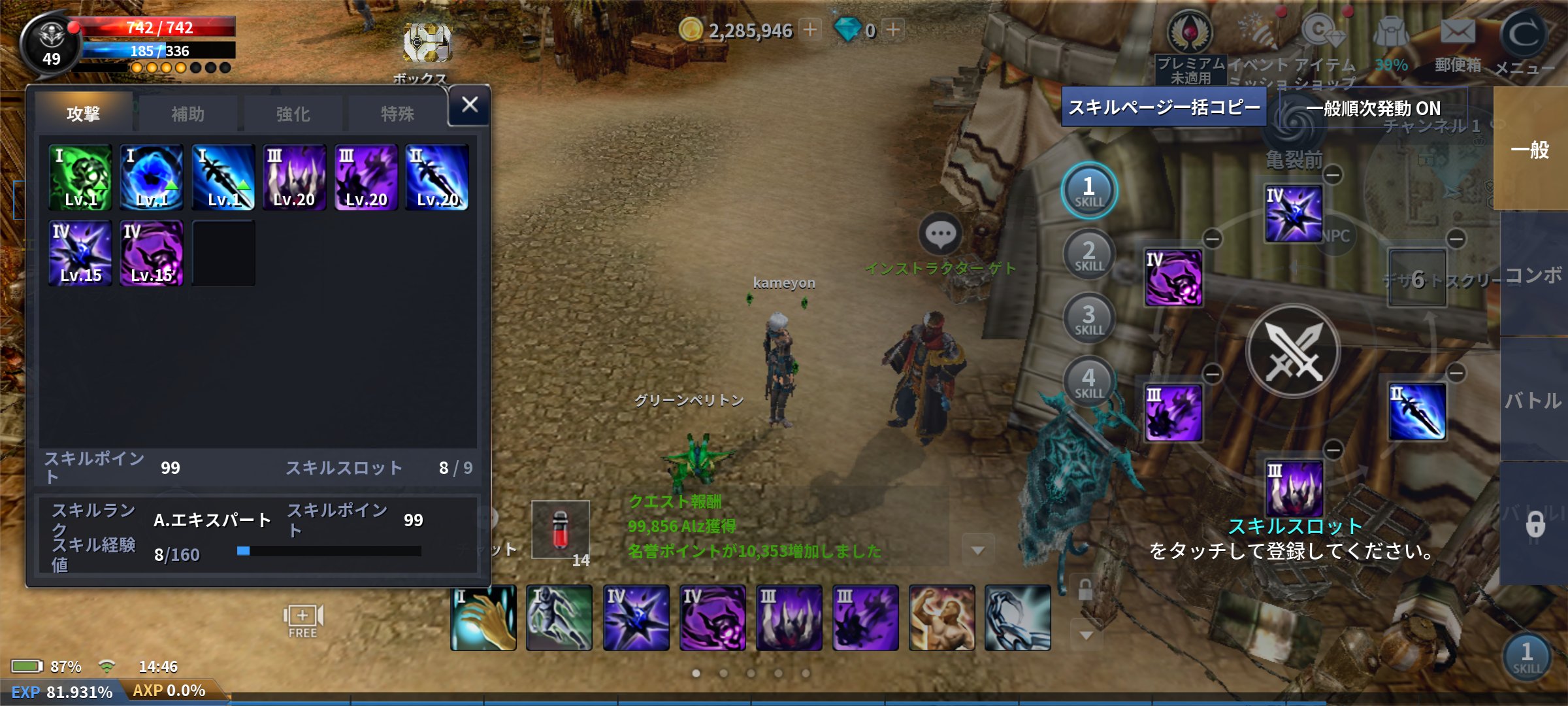Image resolution: width=1568 pixels, height=706 pixels.
Task: Switch to the バトル side tab
Action: [1533, 399]
